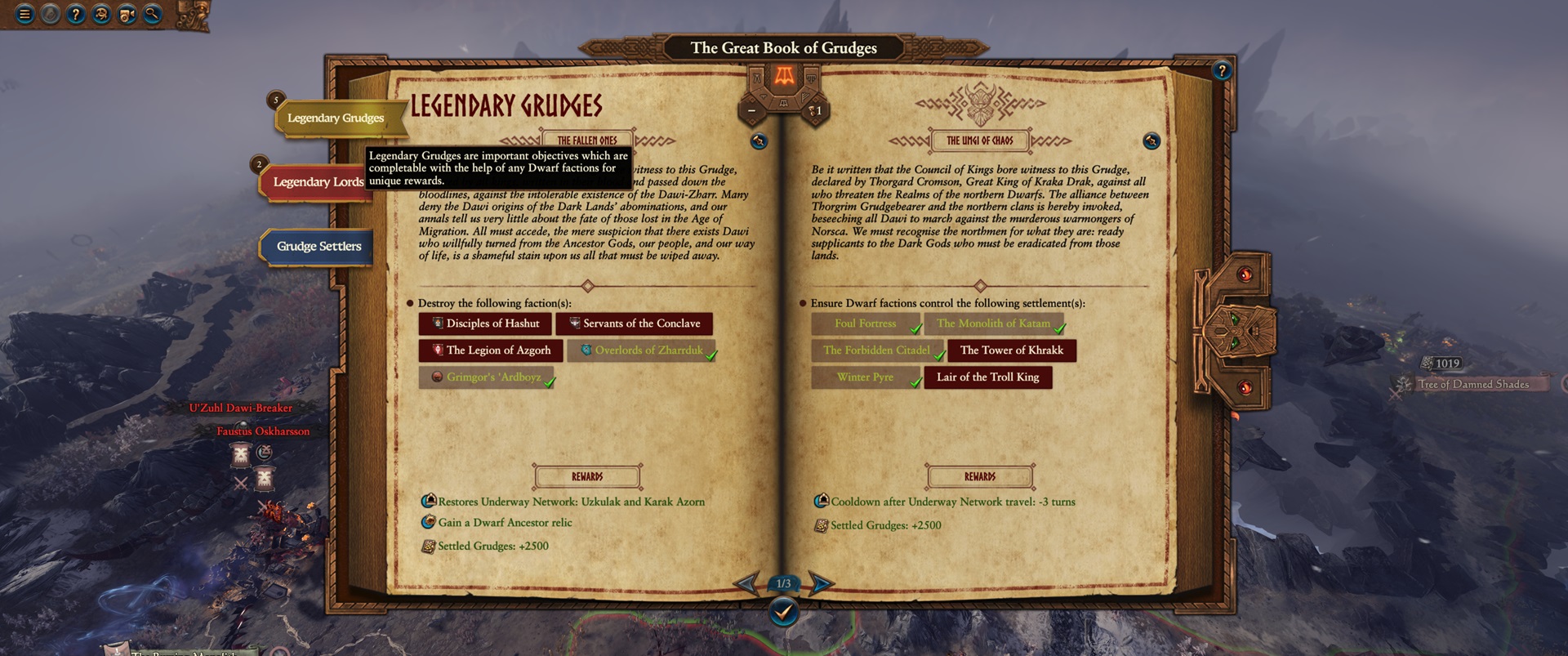
Task: Click the Lair of the Troll King button
Action: tap(989, 377)
